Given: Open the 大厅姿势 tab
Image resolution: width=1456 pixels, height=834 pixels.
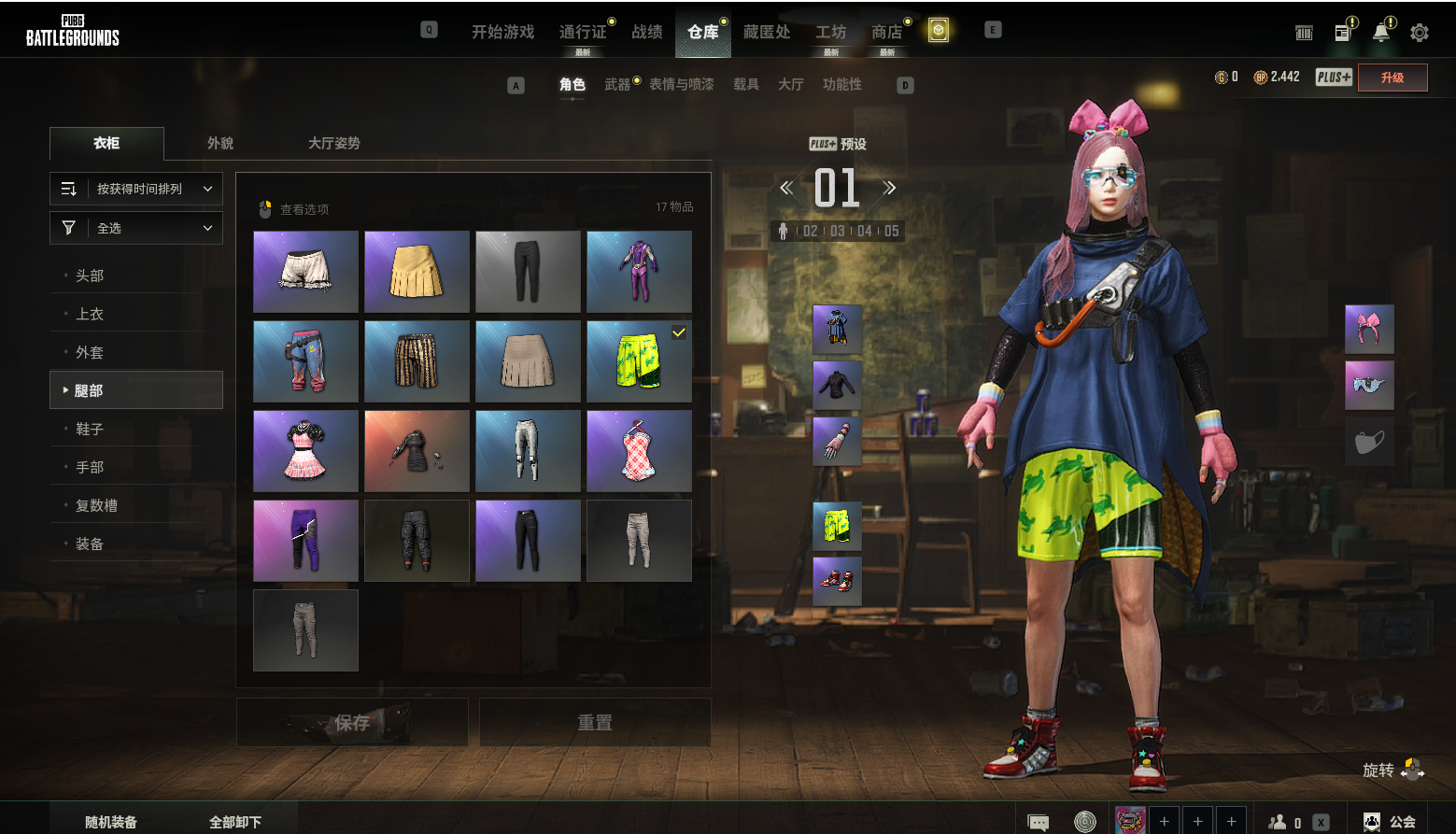Looking at the screenshot, I should tap(333, 143).
